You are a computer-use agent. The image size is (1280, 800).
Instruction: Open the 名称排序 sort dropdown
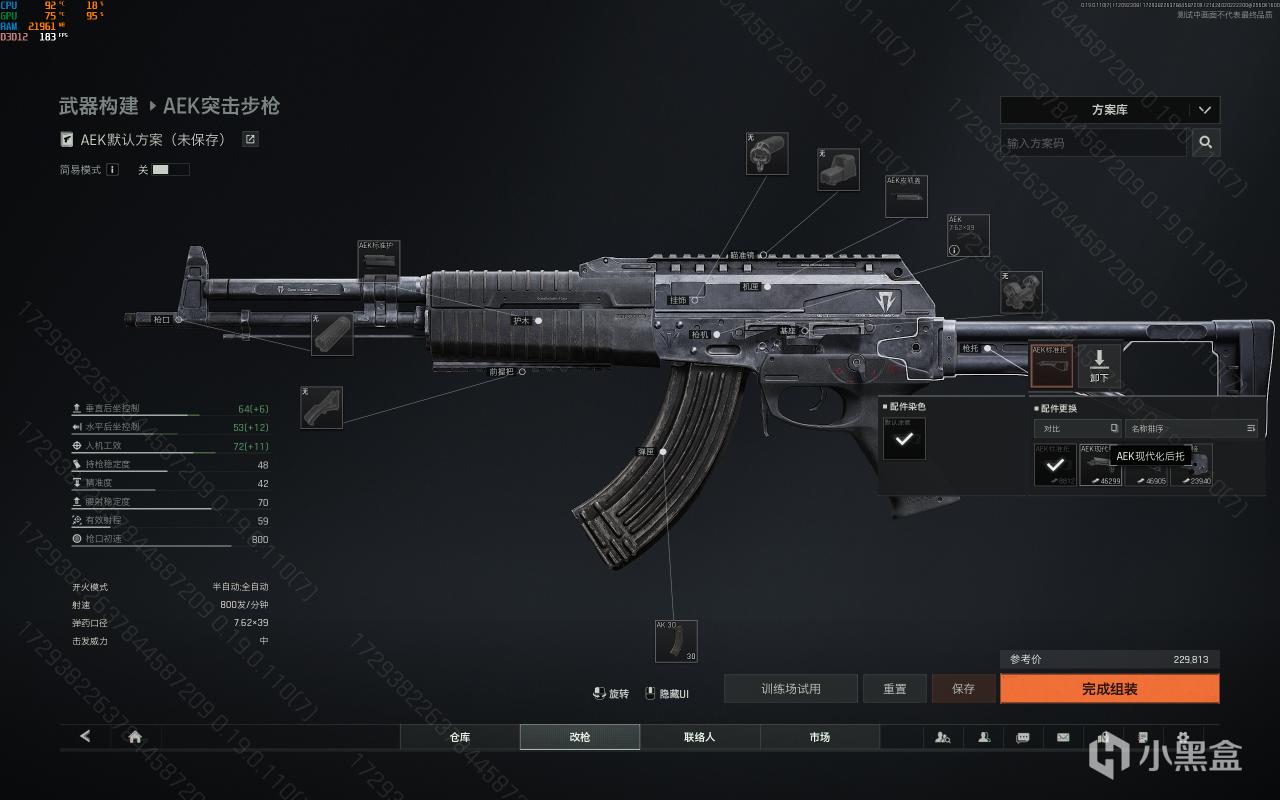(1191, 428)
